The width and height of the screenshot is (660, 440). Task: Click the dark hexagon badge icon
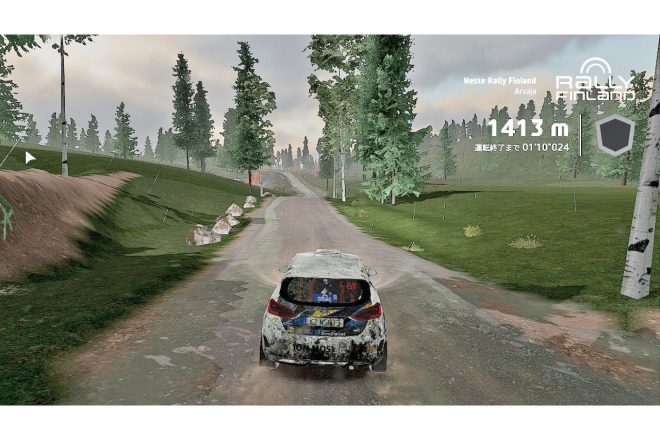[615, 134]
